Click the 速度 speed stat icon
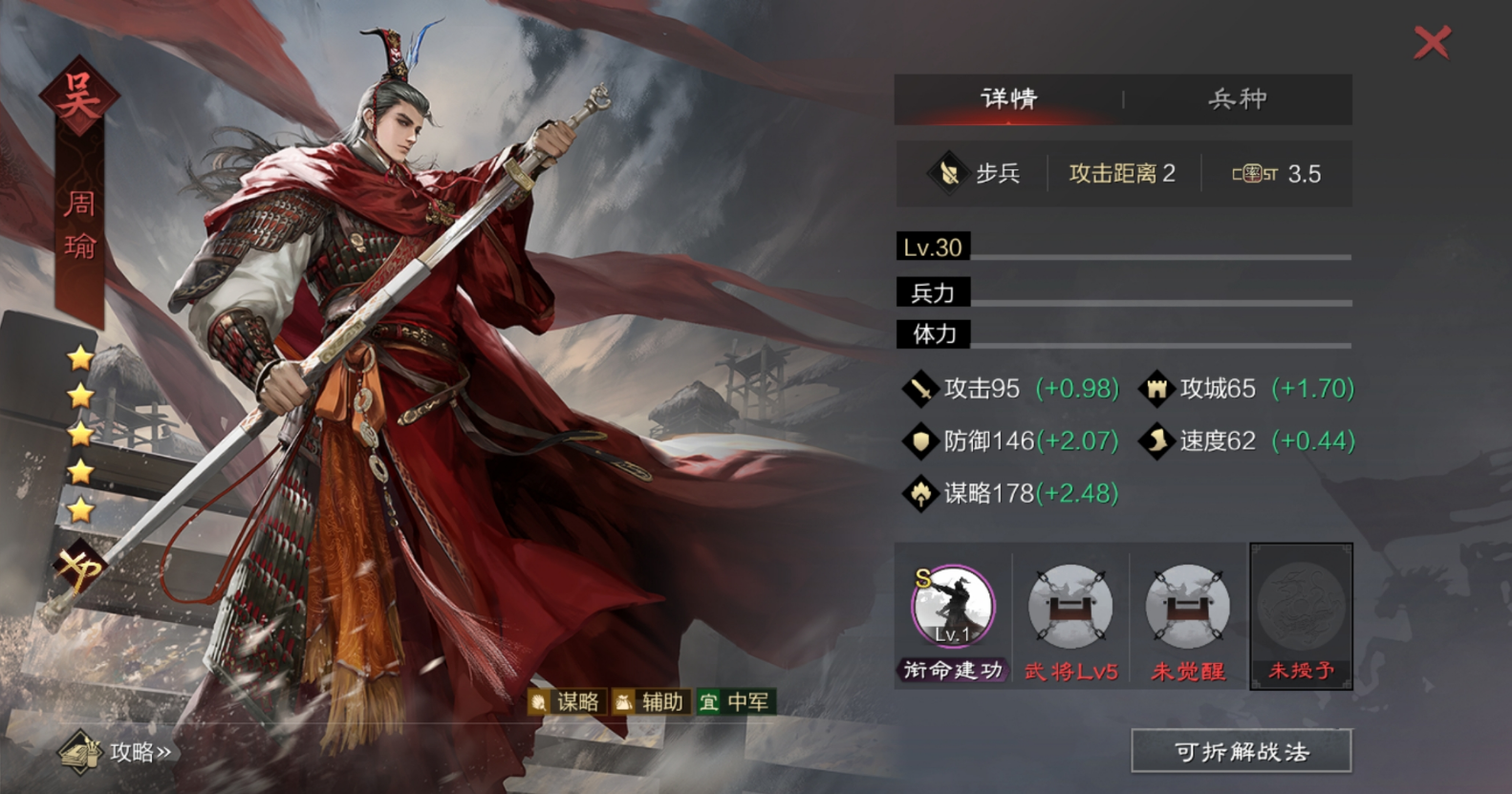The image size is (1512, 794). click(1157, 440)
